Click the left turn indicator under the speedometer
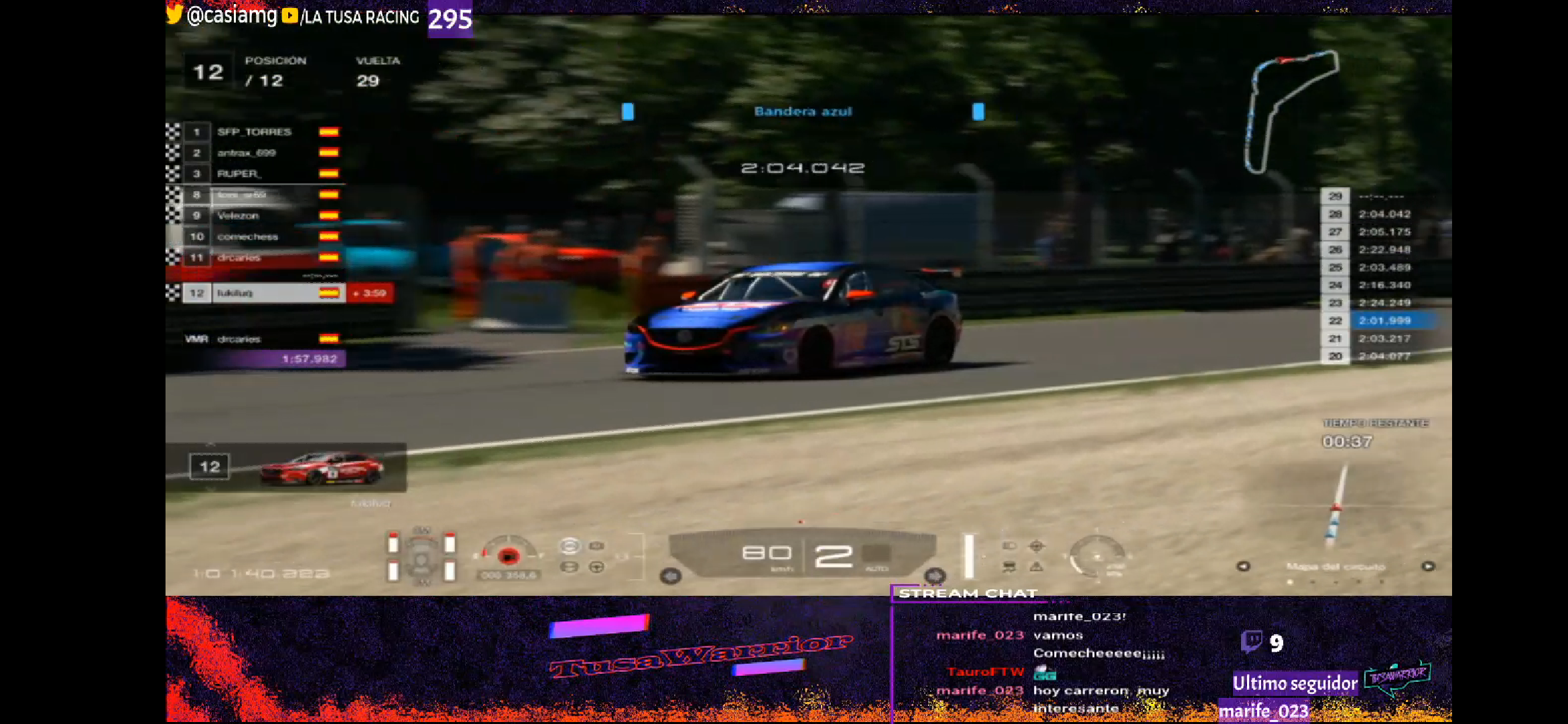This screenshot has width=1568, height=724. click(671, 576)
